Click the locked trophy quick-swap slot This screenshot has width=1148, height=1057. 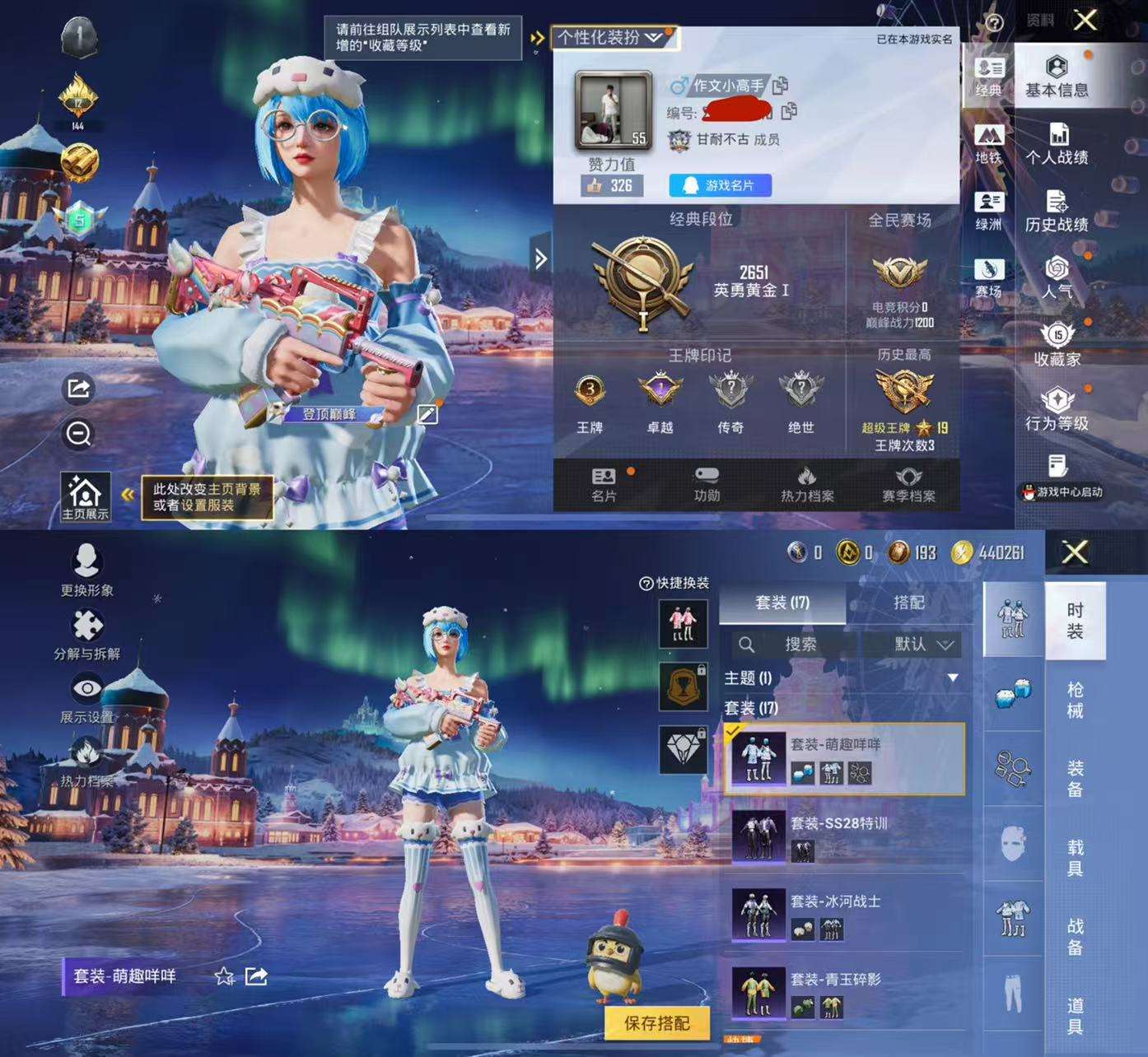click(684, 687)
